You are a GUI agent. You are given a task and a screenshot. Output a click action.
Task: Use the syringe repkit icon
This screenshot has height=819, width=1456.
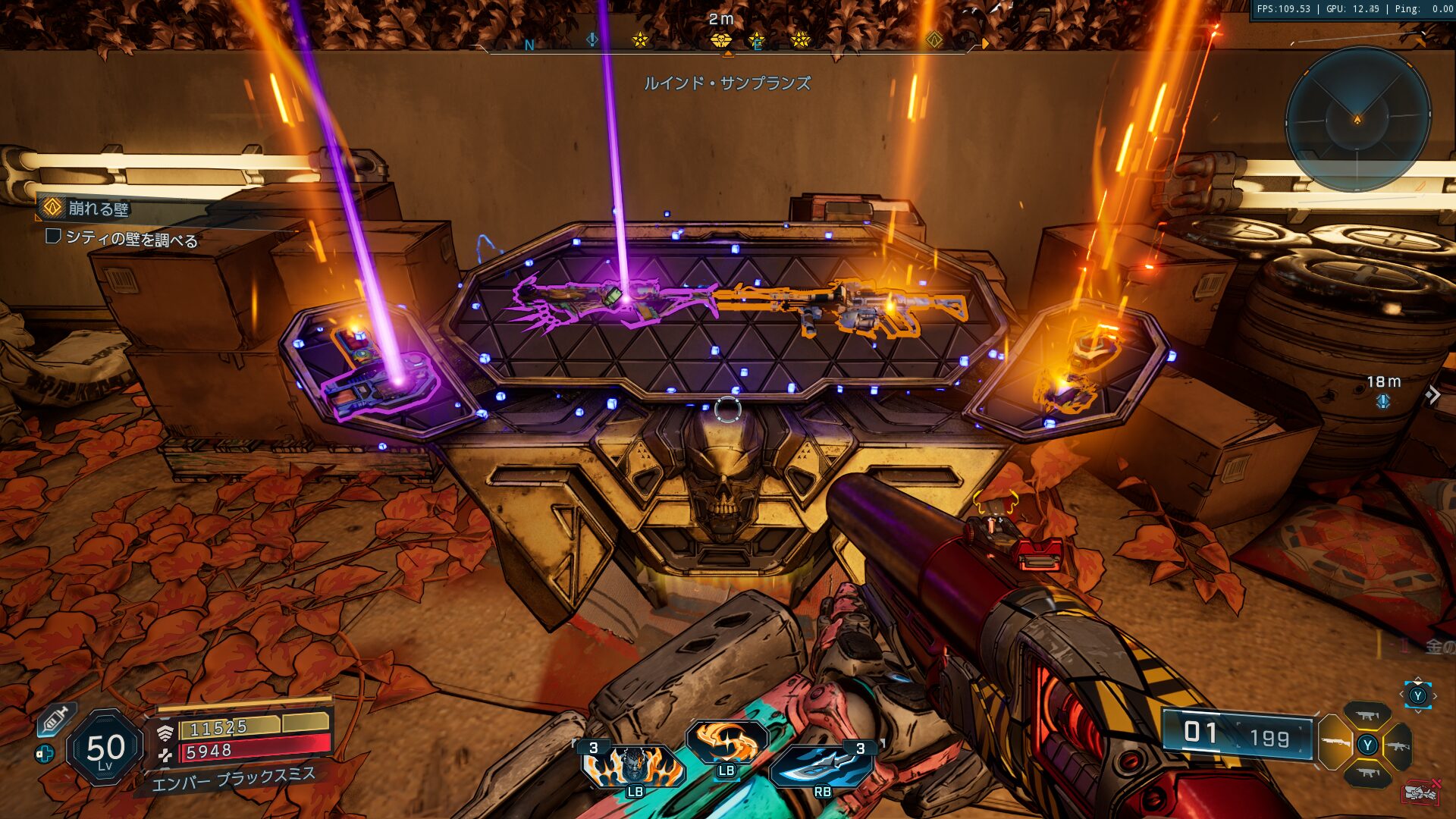[55, 720]
